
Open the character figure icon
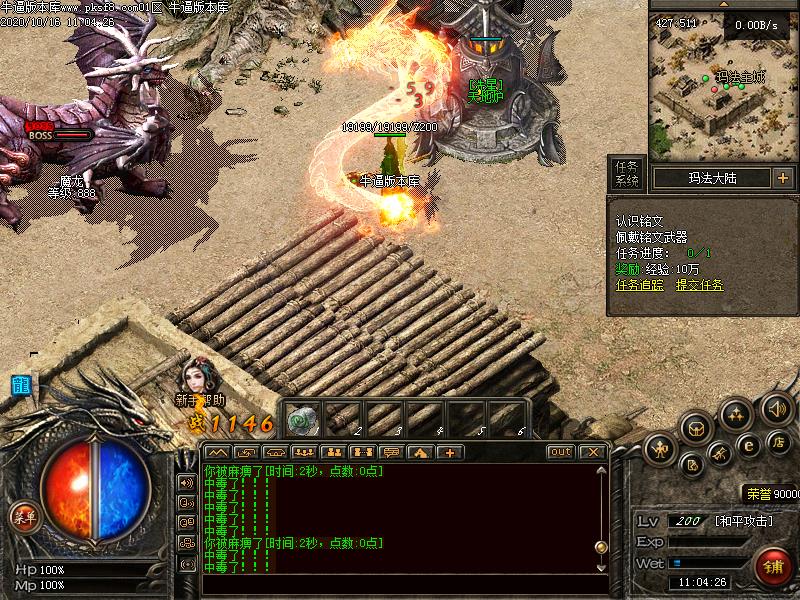tap(659, 449)
